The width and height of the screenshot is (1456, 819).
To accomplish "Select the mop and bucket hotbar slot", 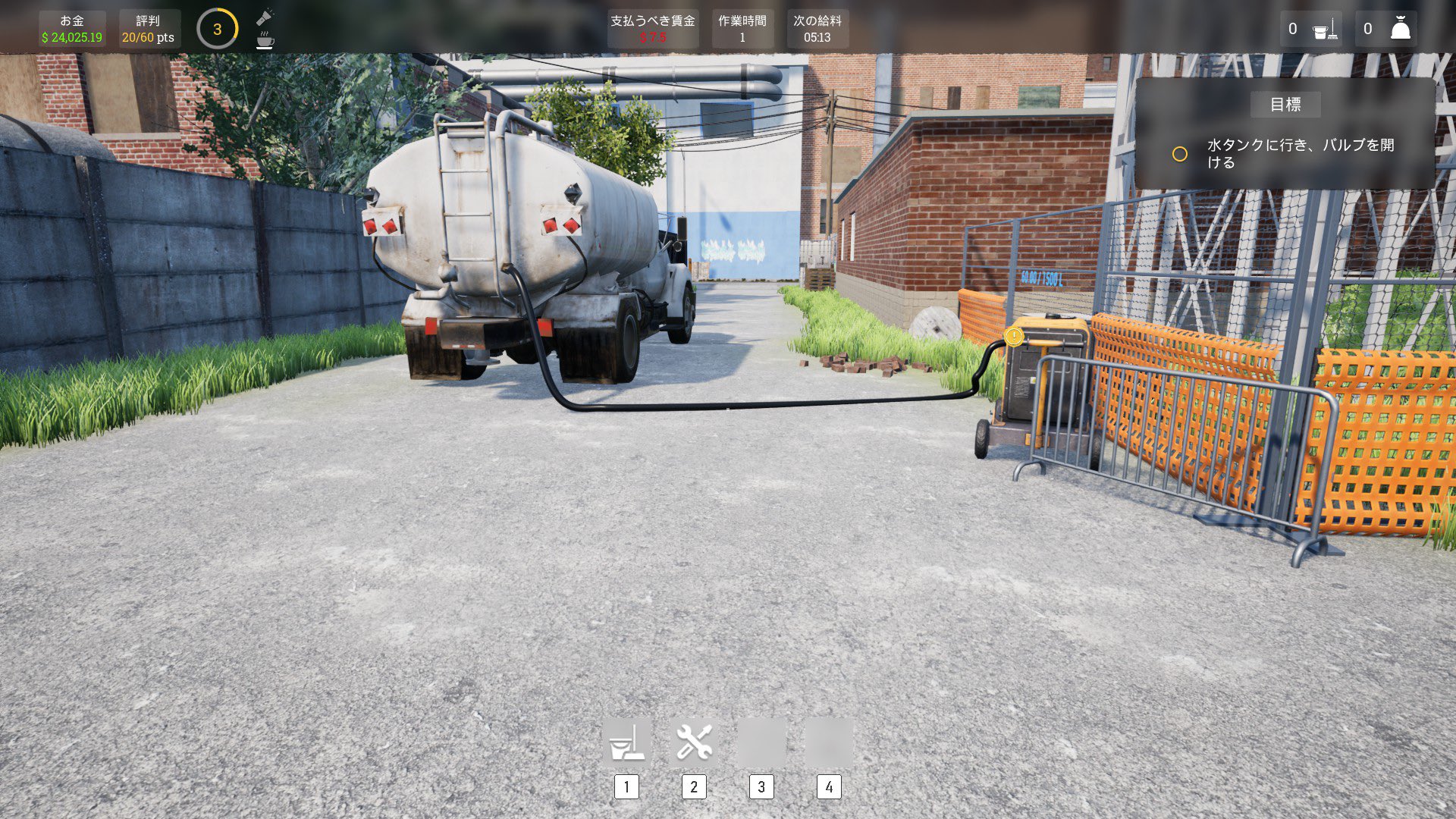I will (626, 742).
